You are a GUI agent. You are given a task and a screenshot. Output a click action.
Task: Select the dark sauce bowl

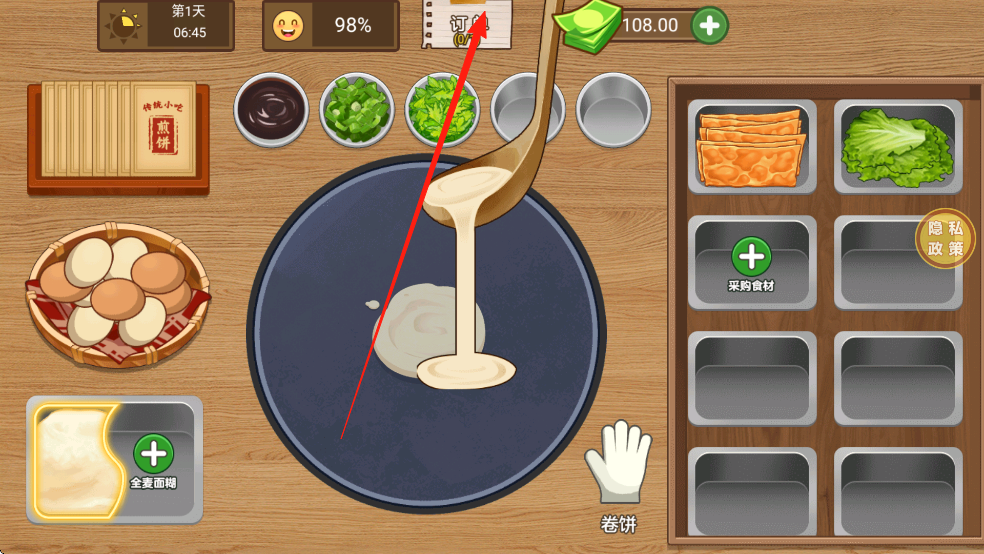pyautogui.click(x=271, y=108)
